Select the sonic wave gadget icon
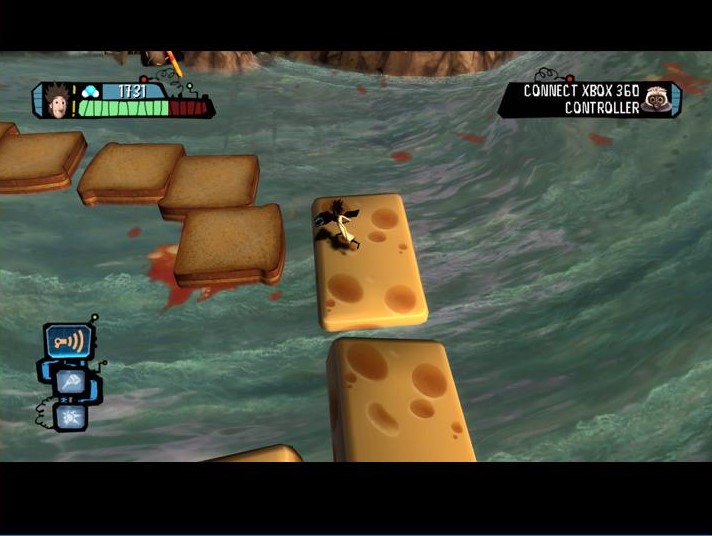Image resolution: width=712 pixels, height=536 pixels. click(x=67, y=341)
